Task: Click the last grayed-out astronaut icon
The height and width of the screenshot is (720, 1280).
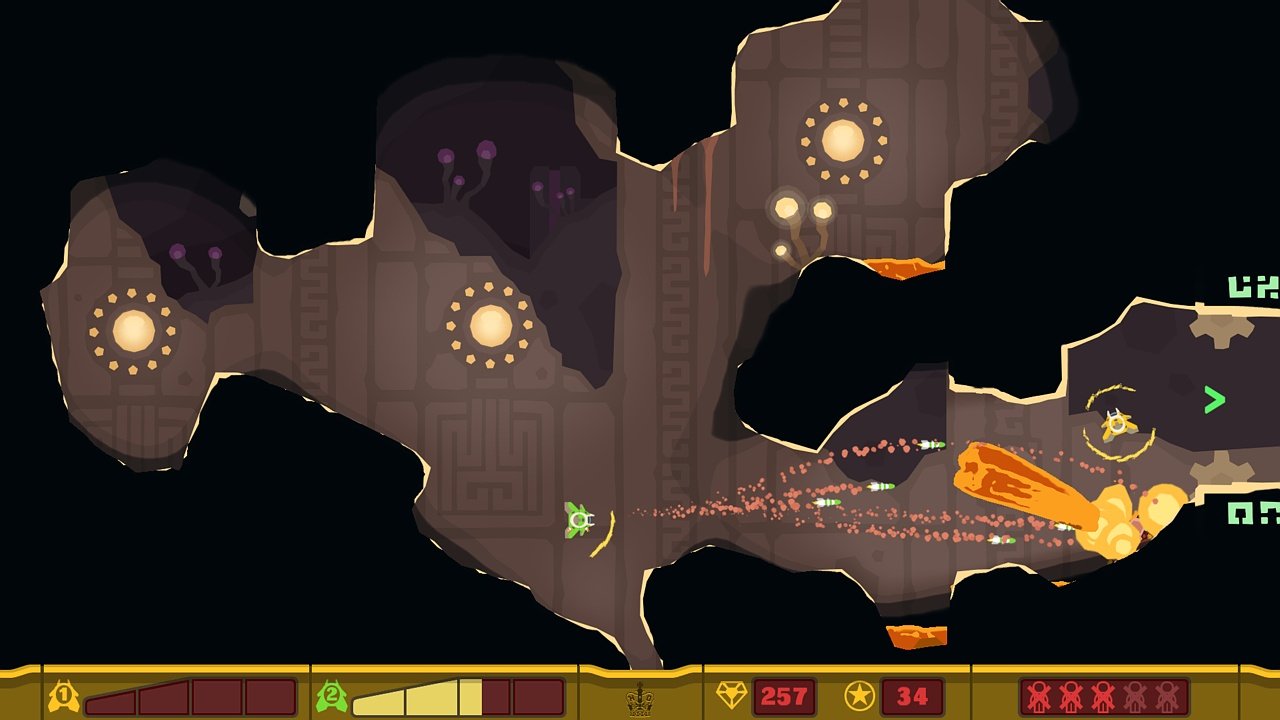Action: click(x=1166, y=695)
